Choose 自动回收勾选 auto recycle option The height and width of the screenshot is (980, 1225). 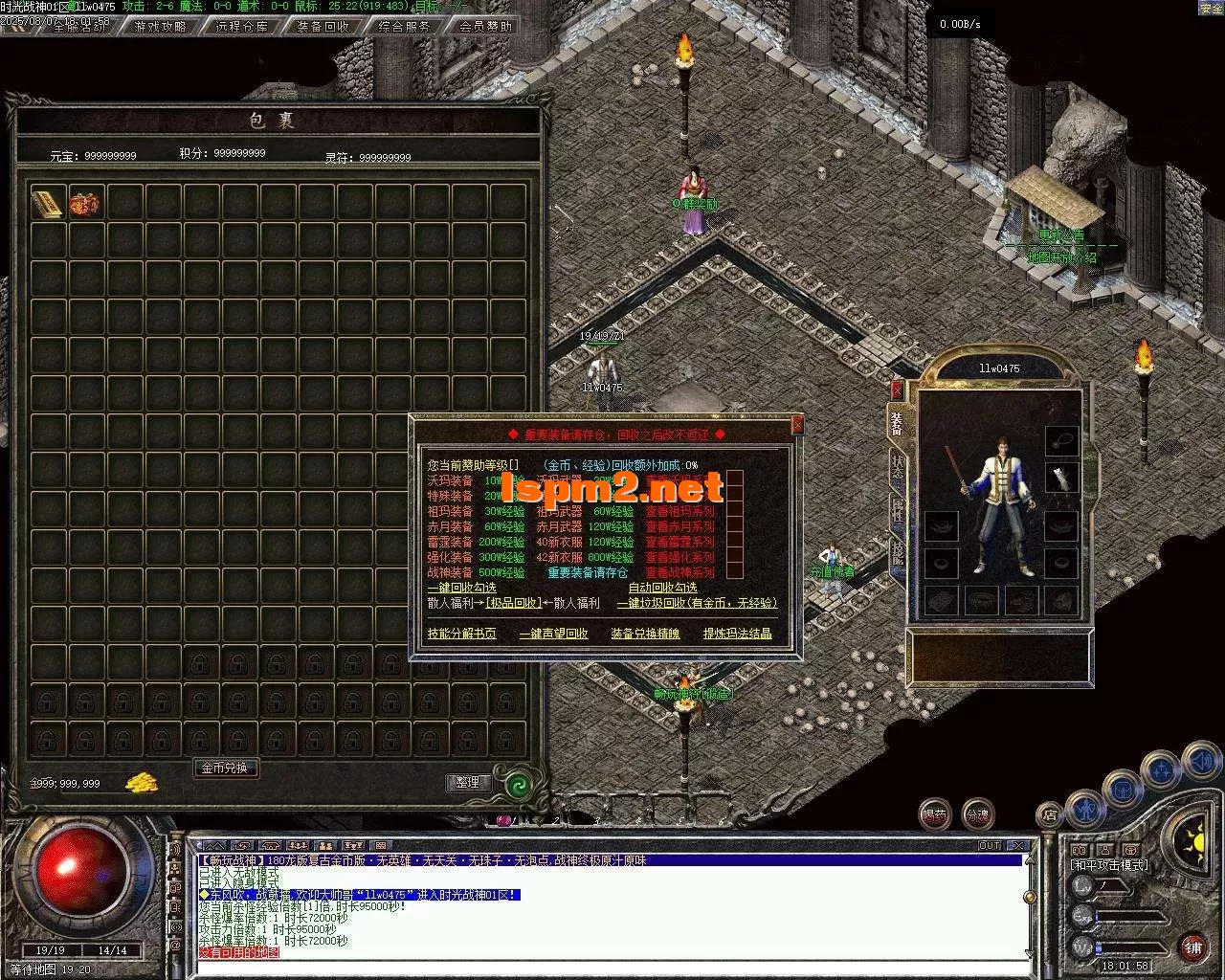click(662, 588)
